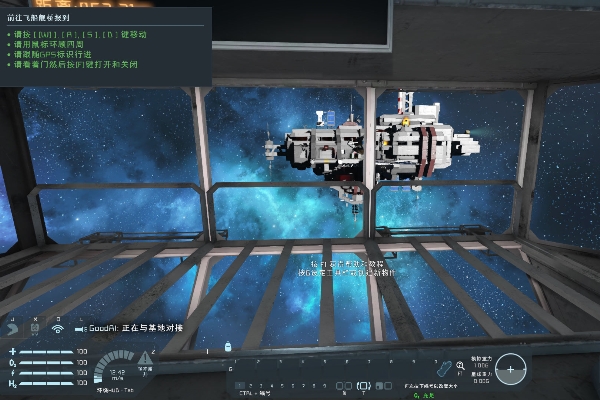Click the objective panel in the top-left
600x400 pixels.
tap(105, 47)
